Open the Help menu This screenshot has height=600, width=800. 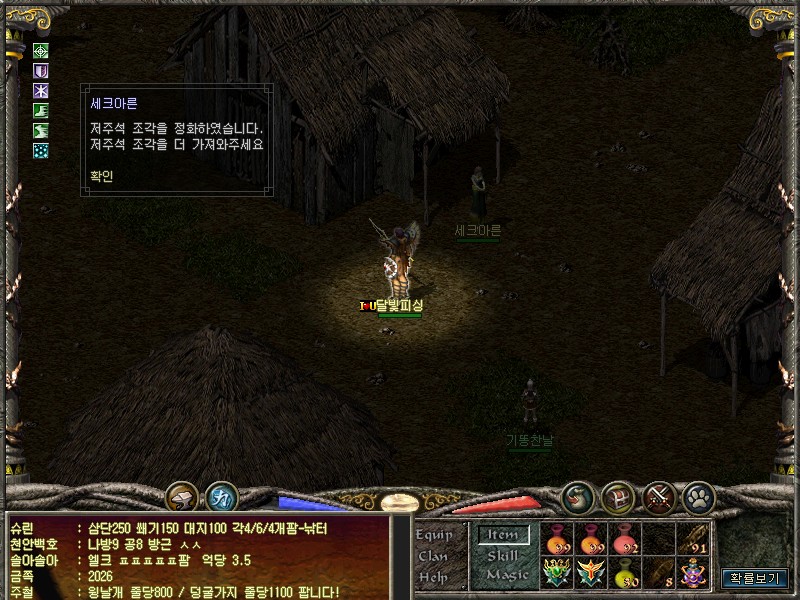[432, 576]
